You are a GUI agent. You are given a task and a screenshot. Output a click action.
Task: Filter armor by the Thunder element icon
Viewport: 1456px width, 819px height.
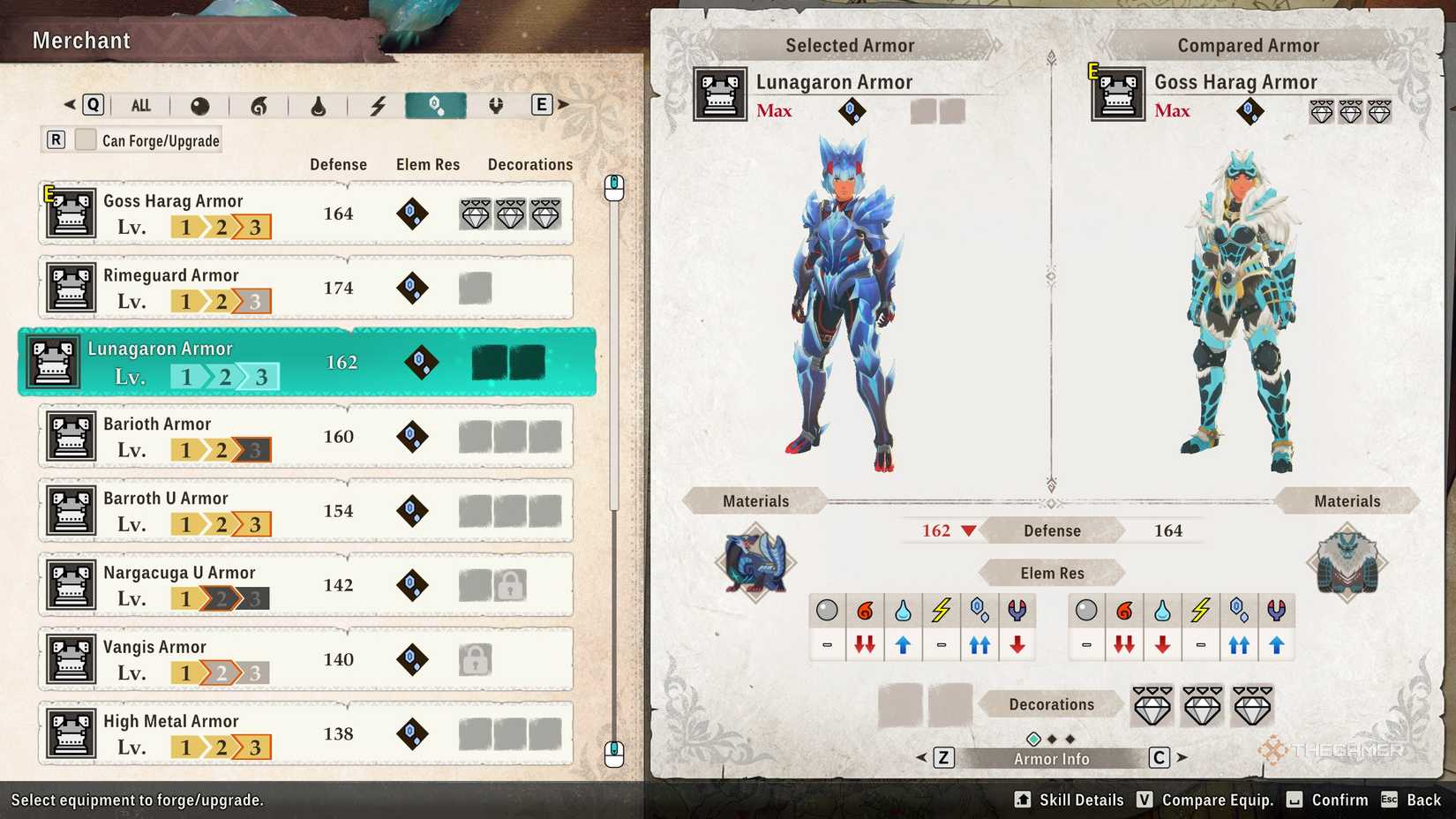378,105
